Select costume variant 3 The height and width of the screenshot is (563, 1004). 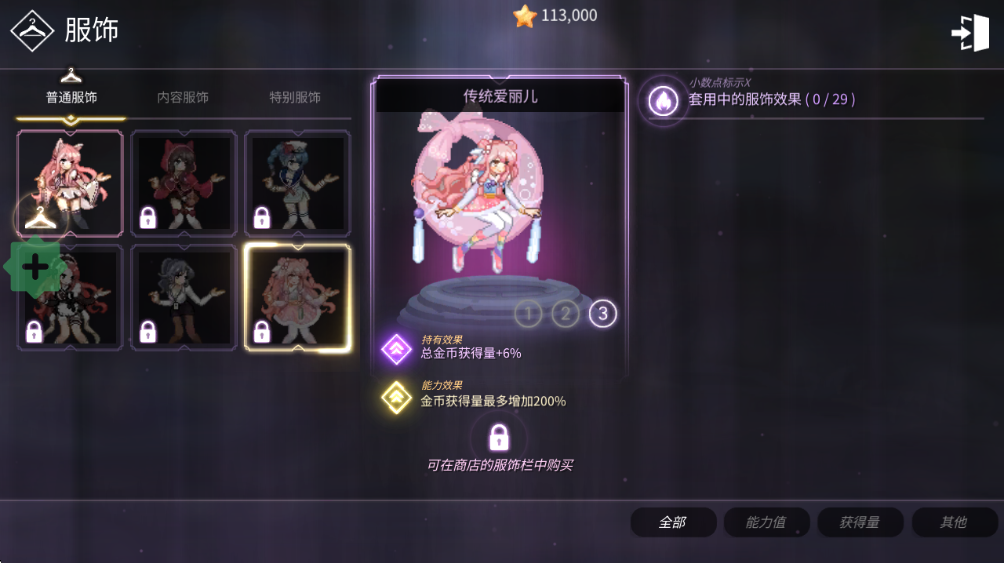(x=602, y=315)
